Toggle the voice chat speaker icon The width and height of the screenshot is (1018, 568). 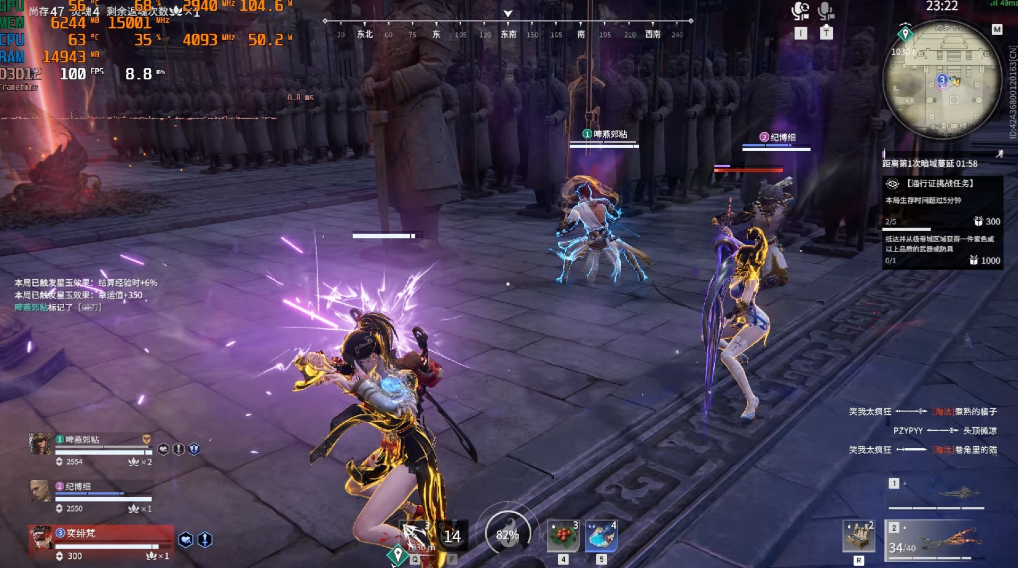point(800,12)
